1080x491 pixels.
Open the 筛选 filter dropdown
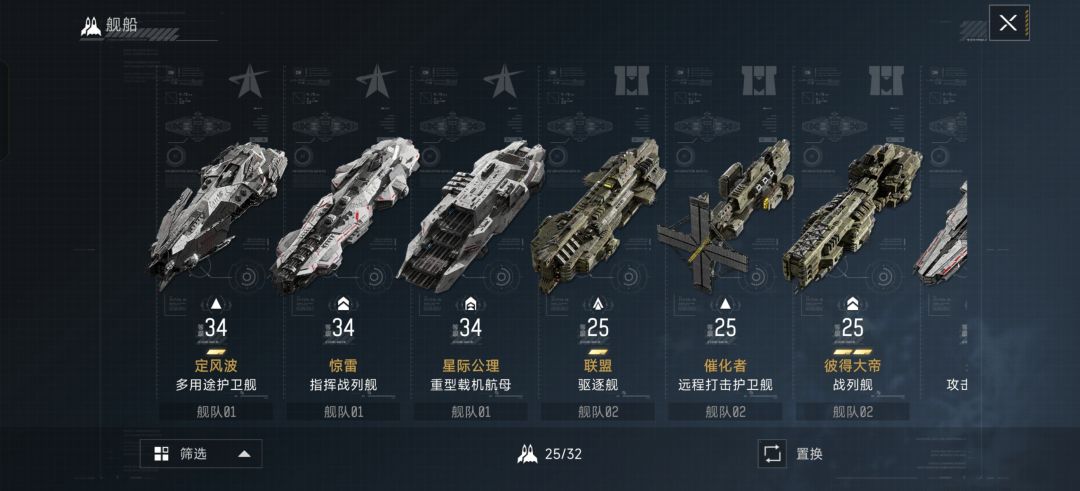tap(201, 454)
